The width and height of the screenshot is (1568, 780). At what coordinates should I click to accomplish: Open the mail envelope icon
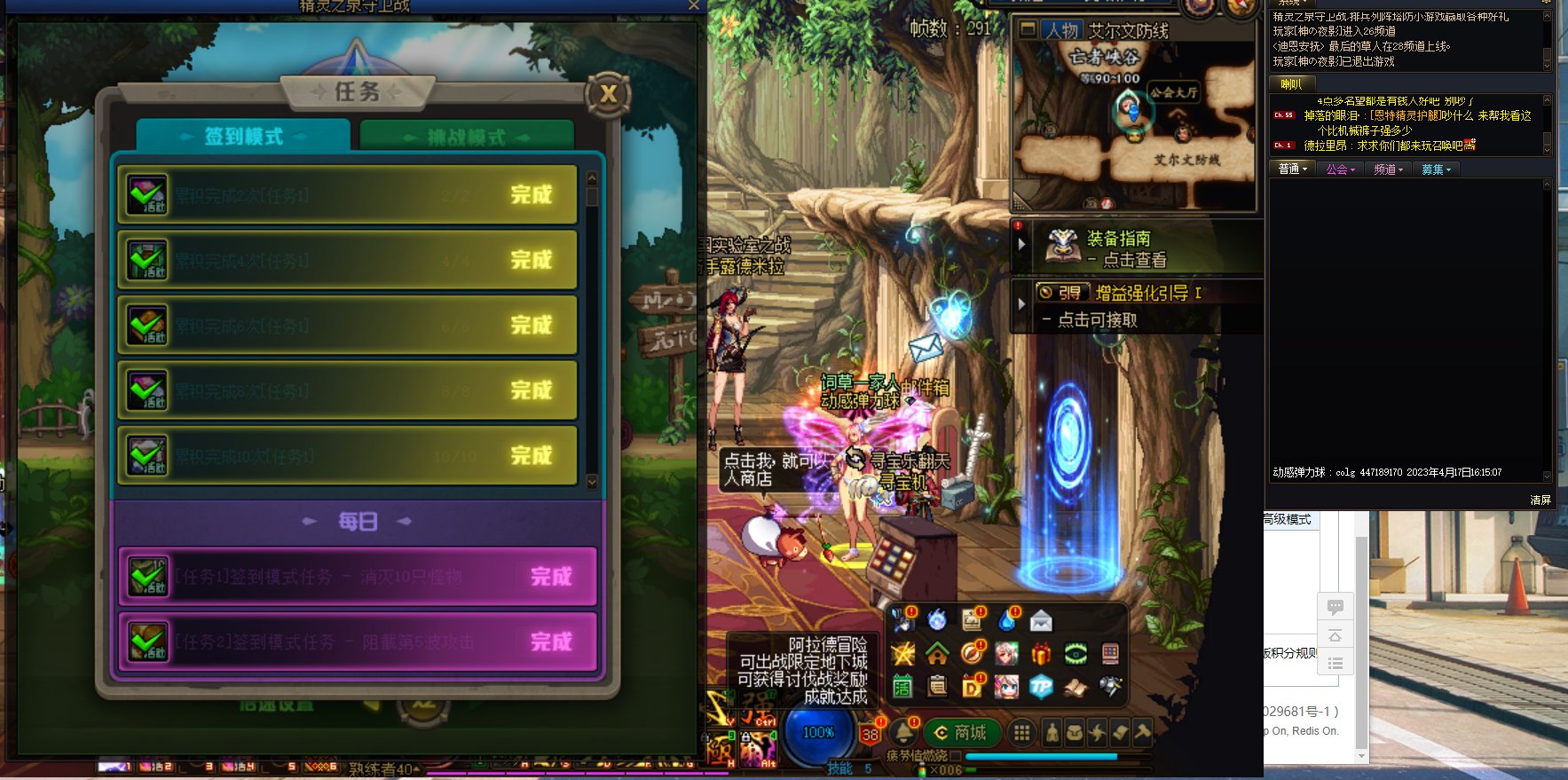(1041, 620)
